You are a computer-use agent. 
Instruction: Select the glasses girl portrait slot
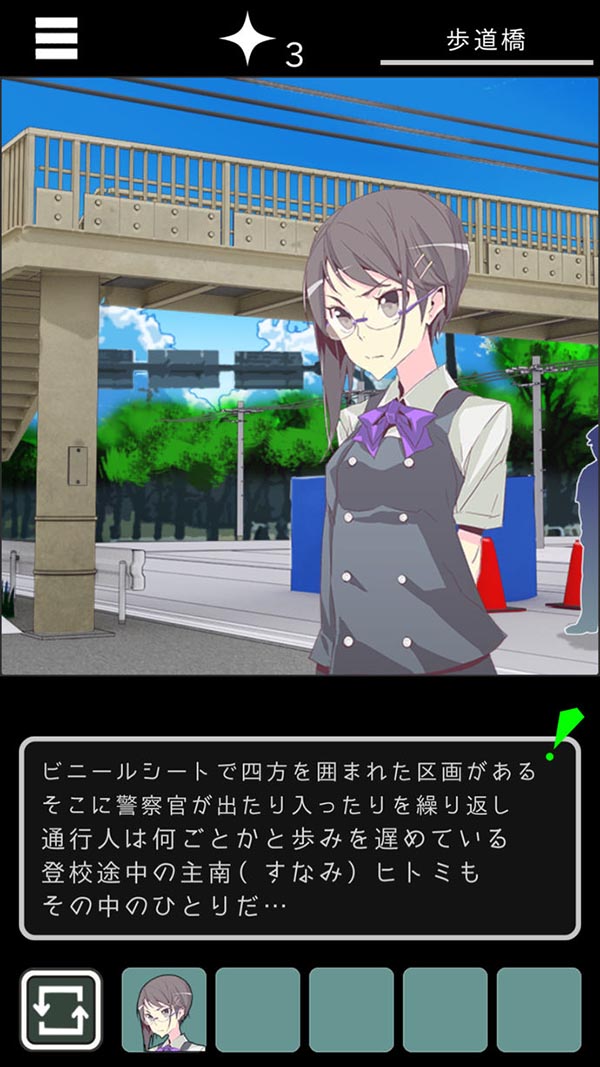(x=164, y=1009)
